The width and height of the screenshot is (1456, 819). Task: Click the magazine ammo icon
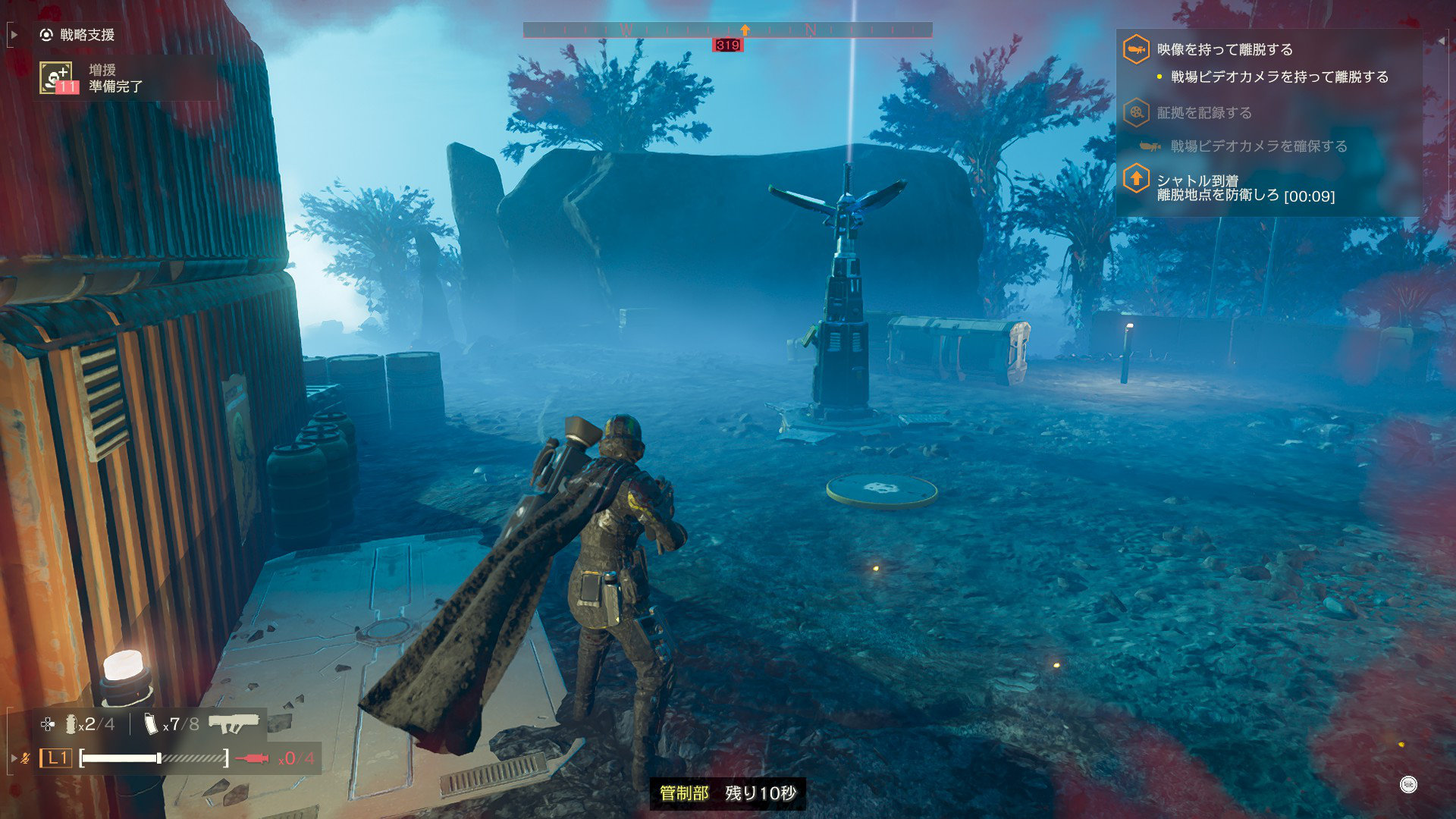pyautogui.click(x=152, y=724)
